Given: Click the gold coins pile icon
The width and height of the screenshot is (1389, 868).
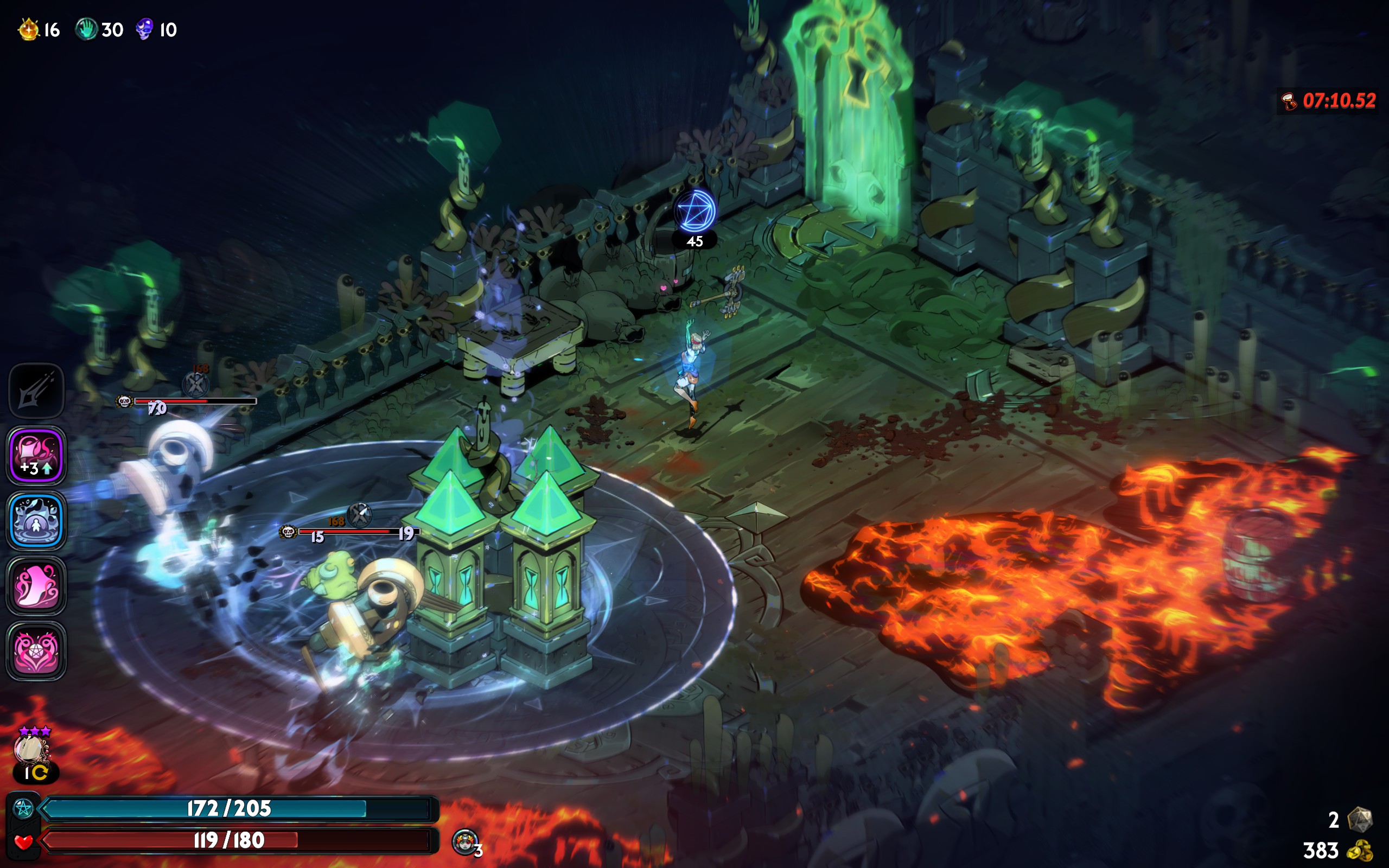Looking at the screenshot, I should [1359, 850].
